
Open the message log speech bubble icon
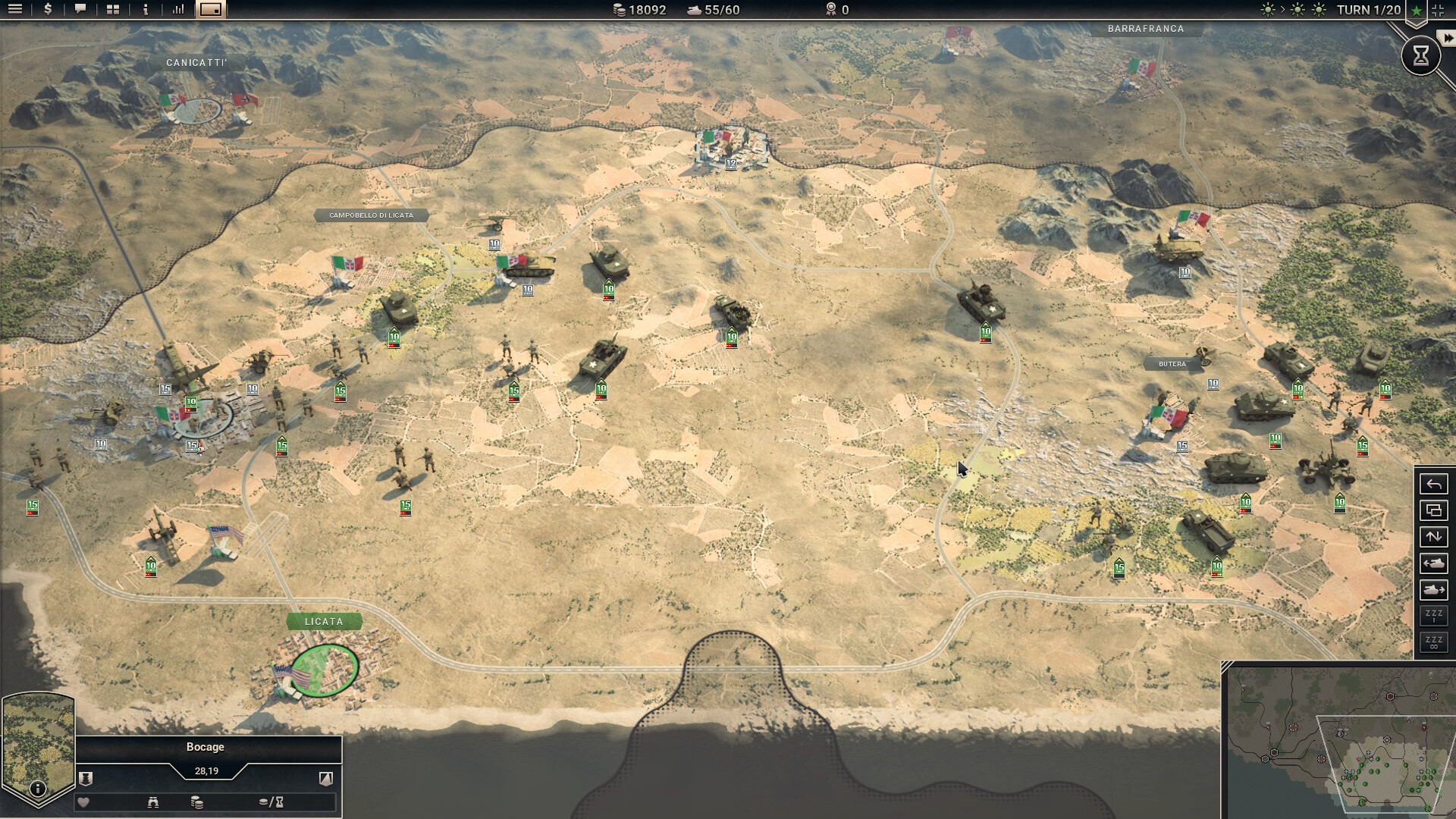click(x=79, y=10)
